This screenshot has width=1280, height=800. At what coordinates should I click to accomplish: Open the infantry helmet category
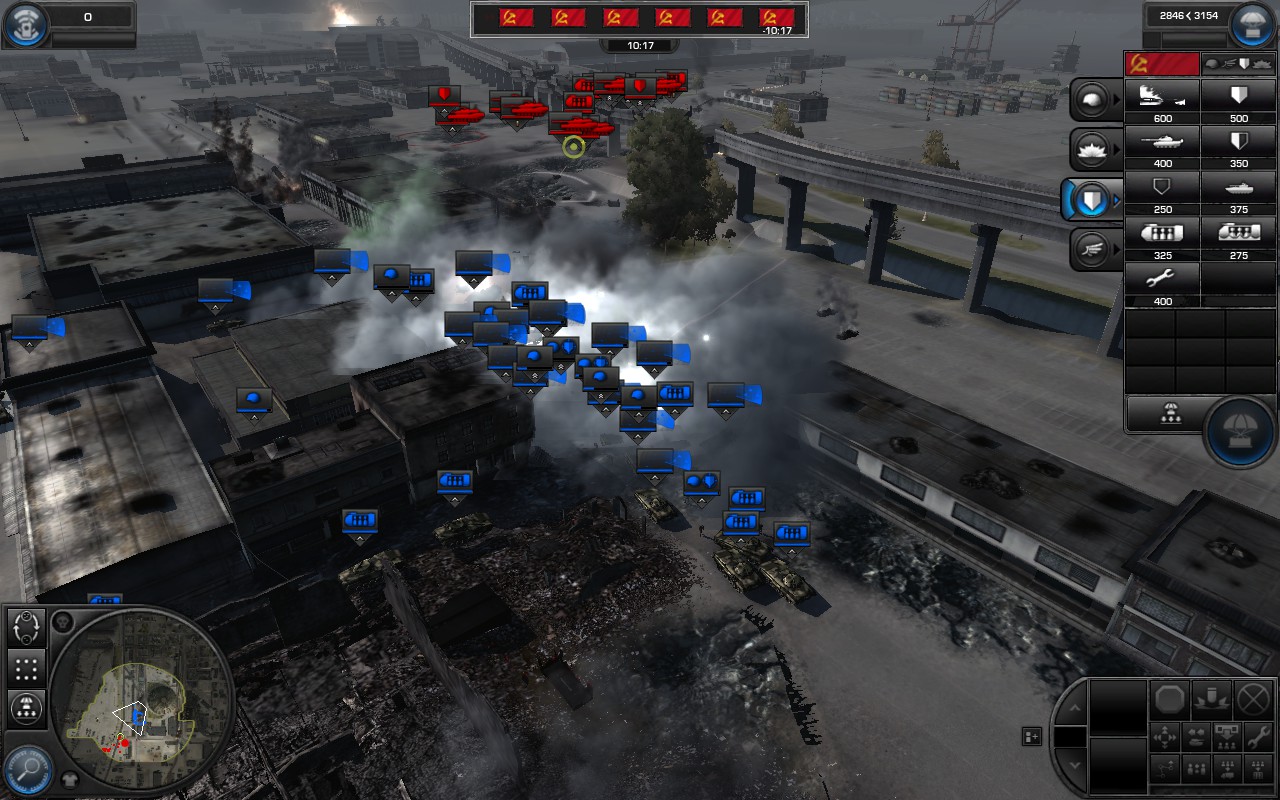(1091, 98)
